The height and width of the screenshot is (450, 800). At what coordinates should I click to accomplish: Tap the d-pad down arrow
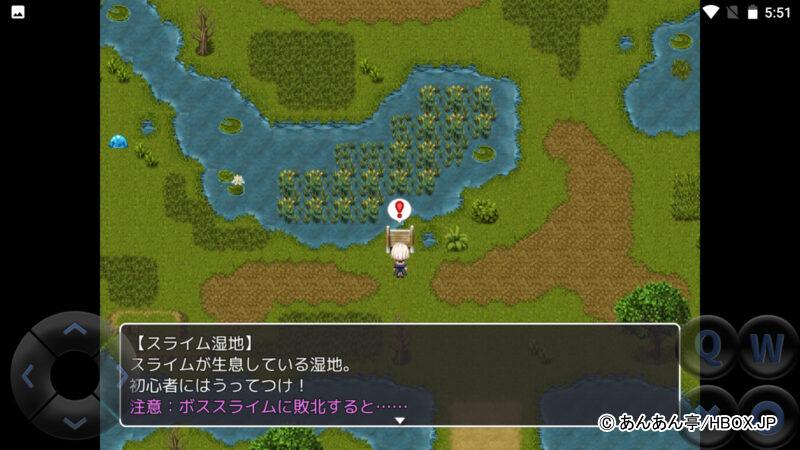click(x=74, y=422)
